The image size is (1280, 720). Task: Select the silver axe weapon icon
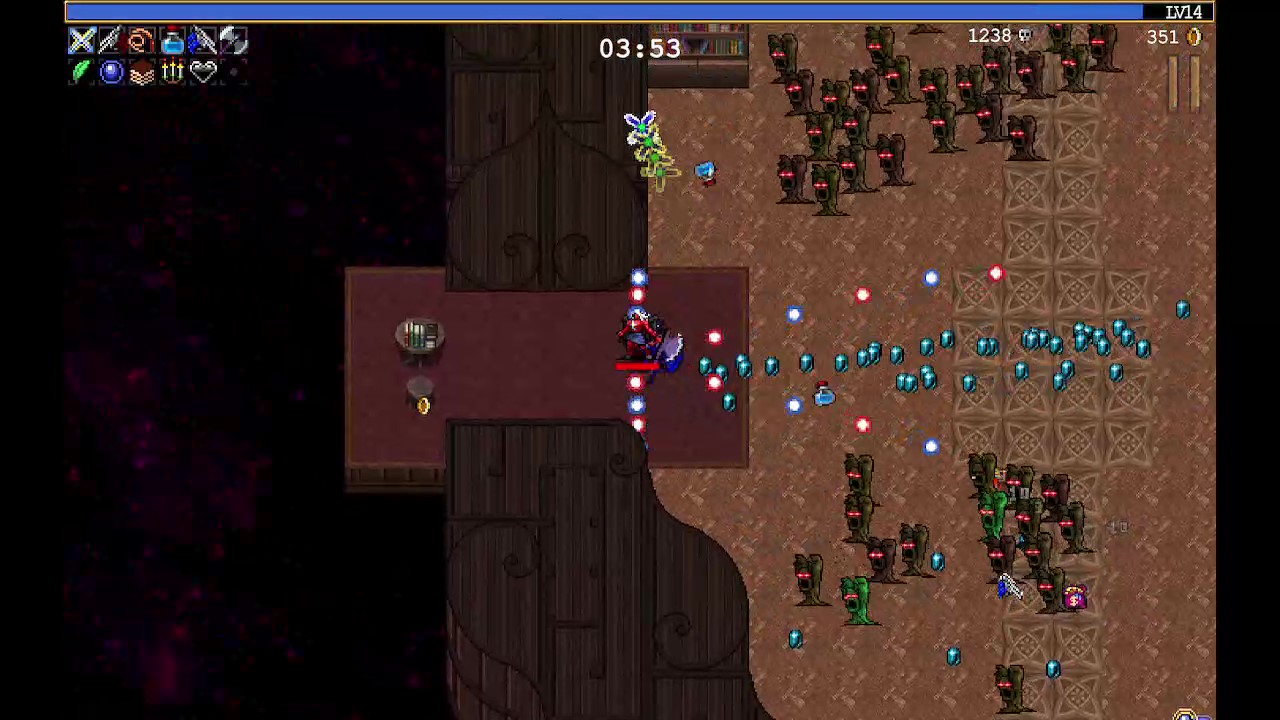click(x=202, y=41)
